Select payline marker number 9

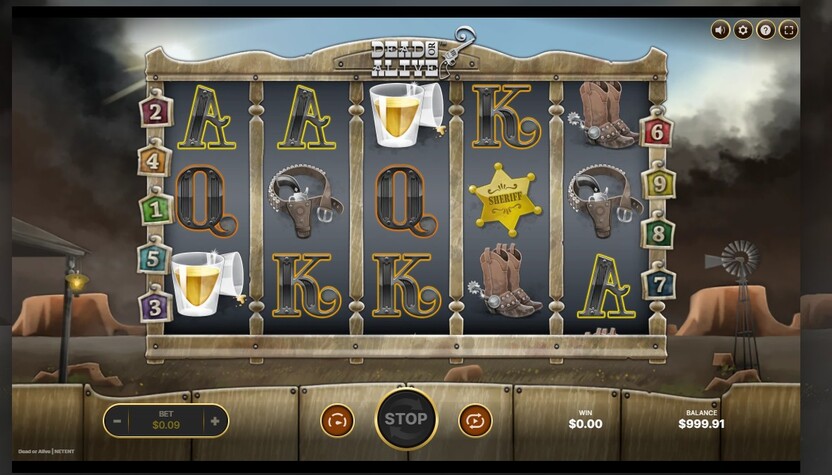click(658, 183)
